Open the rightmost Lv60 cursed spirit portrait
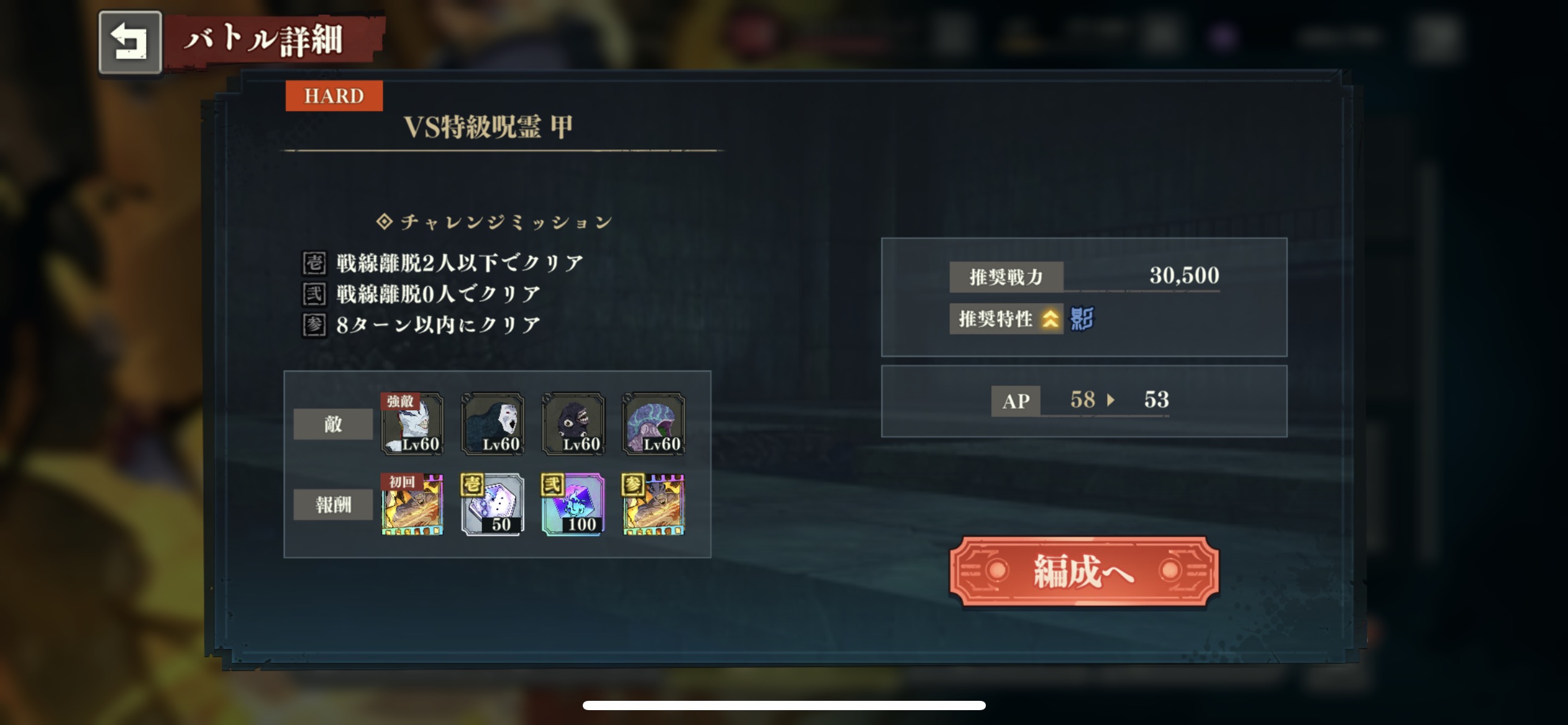The image size is (1568, 725). point(652,425)
